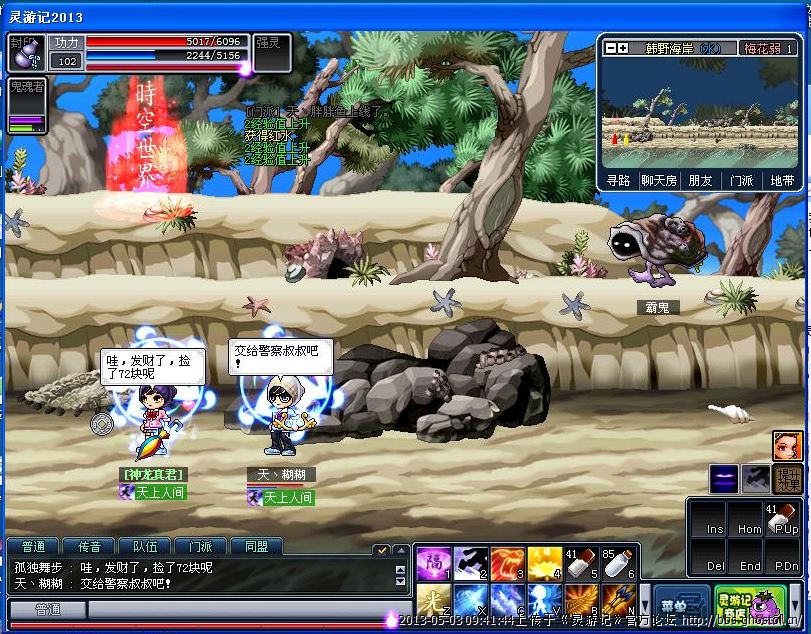
Task: Open the 聊天房 chat room
Action: tap(659, 181)
